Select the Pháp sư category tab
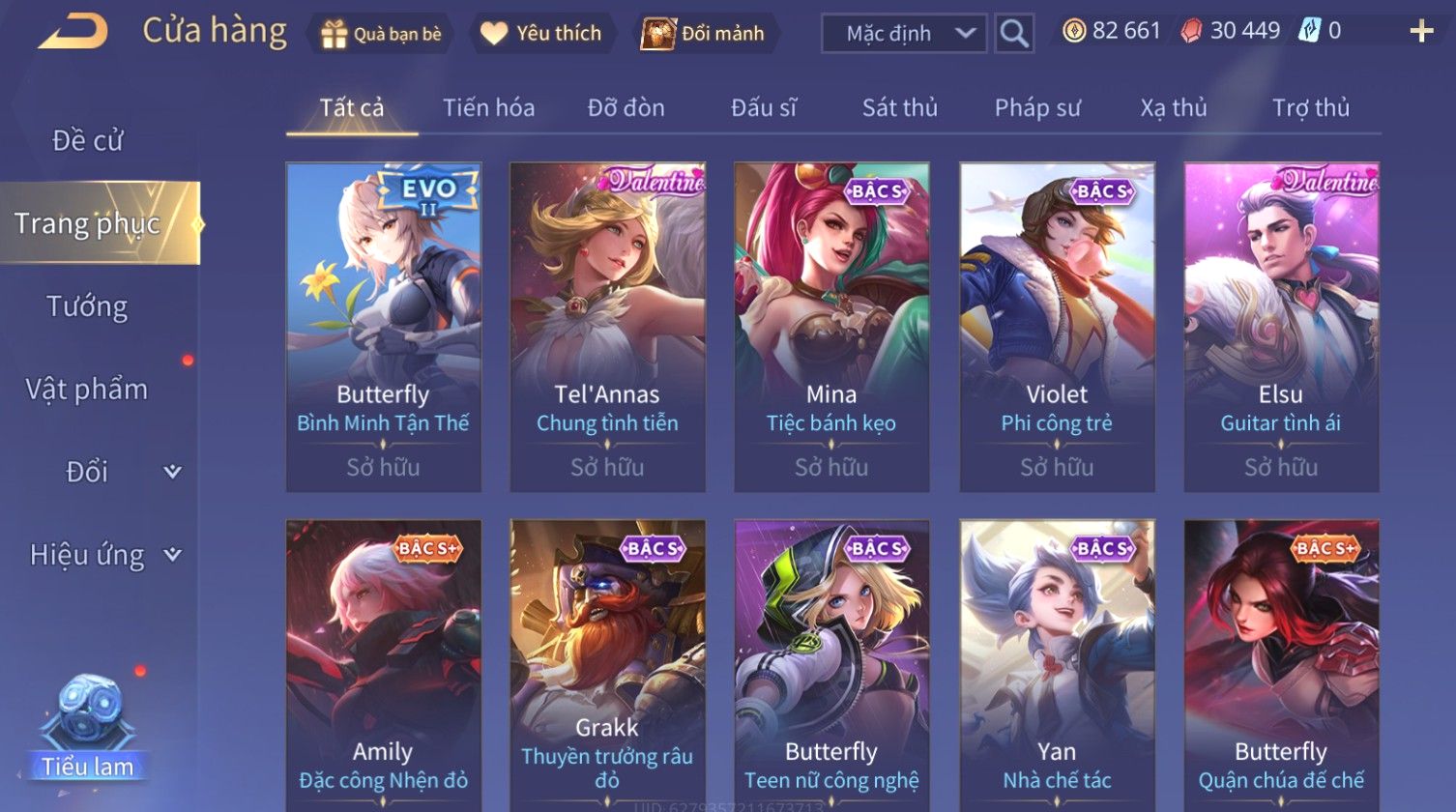 click(x=1037, y=108)
